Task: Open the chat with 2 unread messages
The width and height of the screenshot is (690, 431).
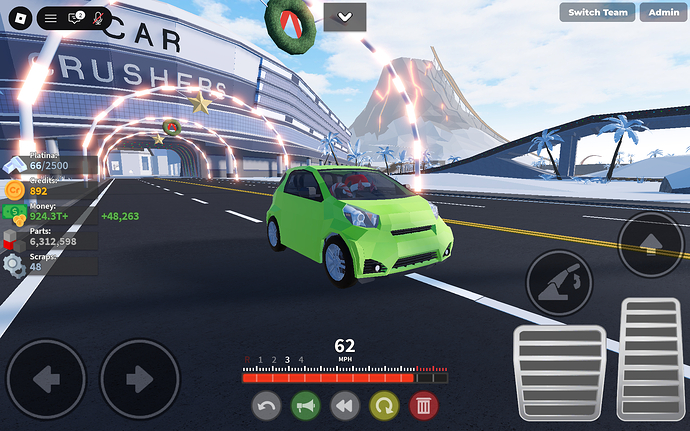Action: [75, 18]
